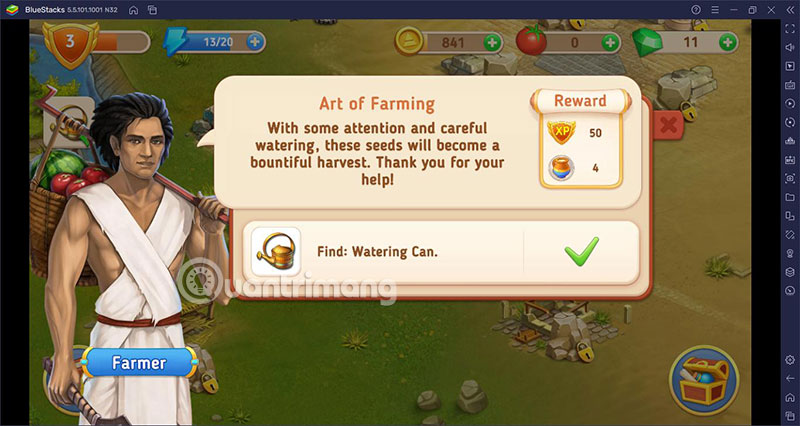Viewport: 800px width, 426px height.
Task: Purchase green gems with the plus button
Action: coord(727,42)
